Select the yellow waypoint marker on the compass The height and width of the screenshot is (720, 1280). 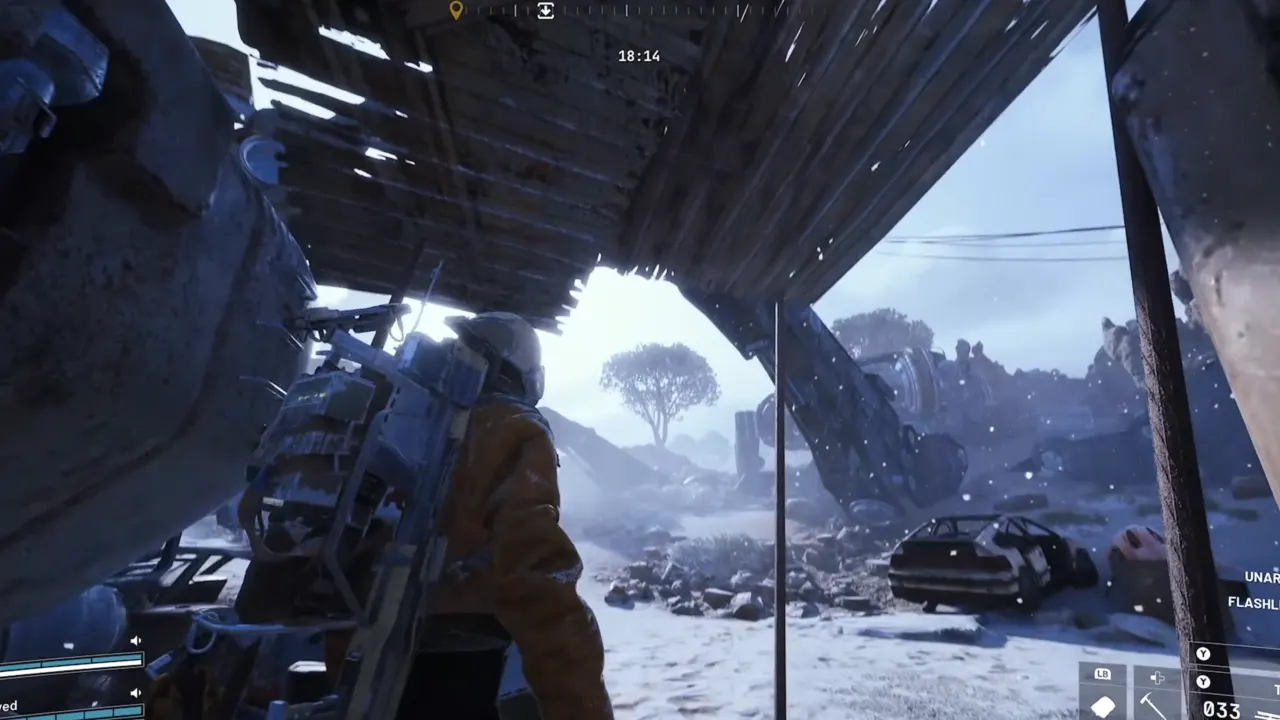point(457,10)
